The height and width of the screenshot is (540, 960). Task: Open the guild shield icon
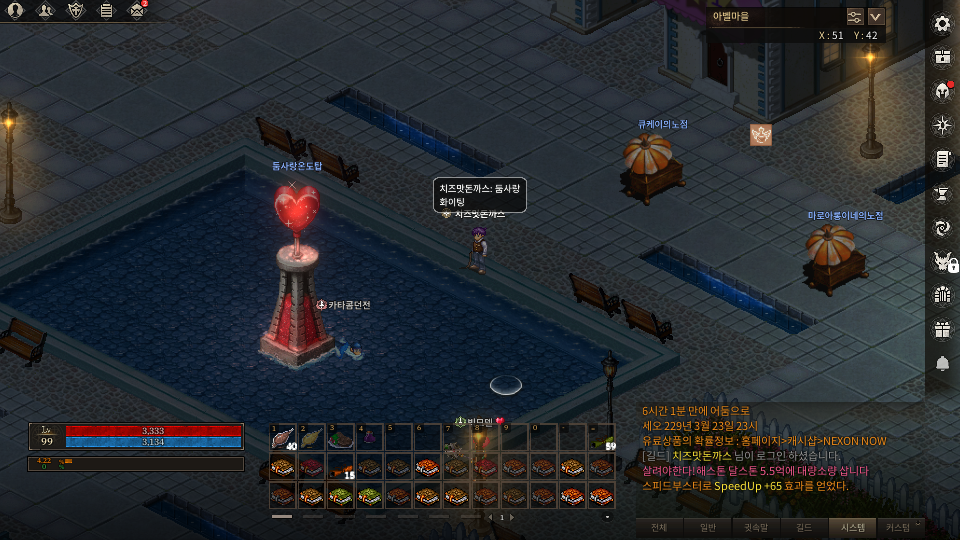(76, 11)
